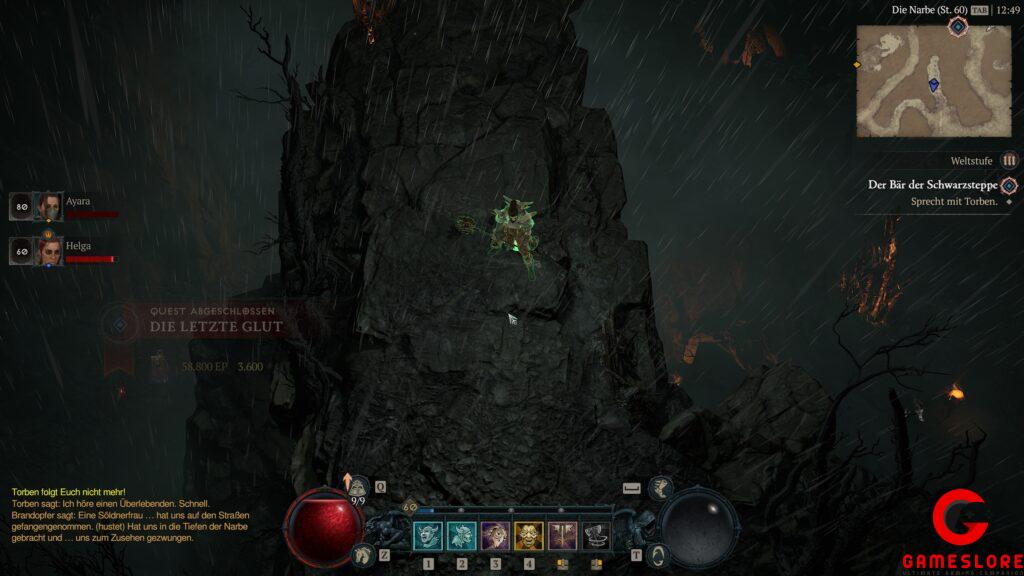Image resolution: width=1024 pixels, height=576 pixels.
Task: Activate the grey coiled skill slot
Action: (x=597, y=536)
